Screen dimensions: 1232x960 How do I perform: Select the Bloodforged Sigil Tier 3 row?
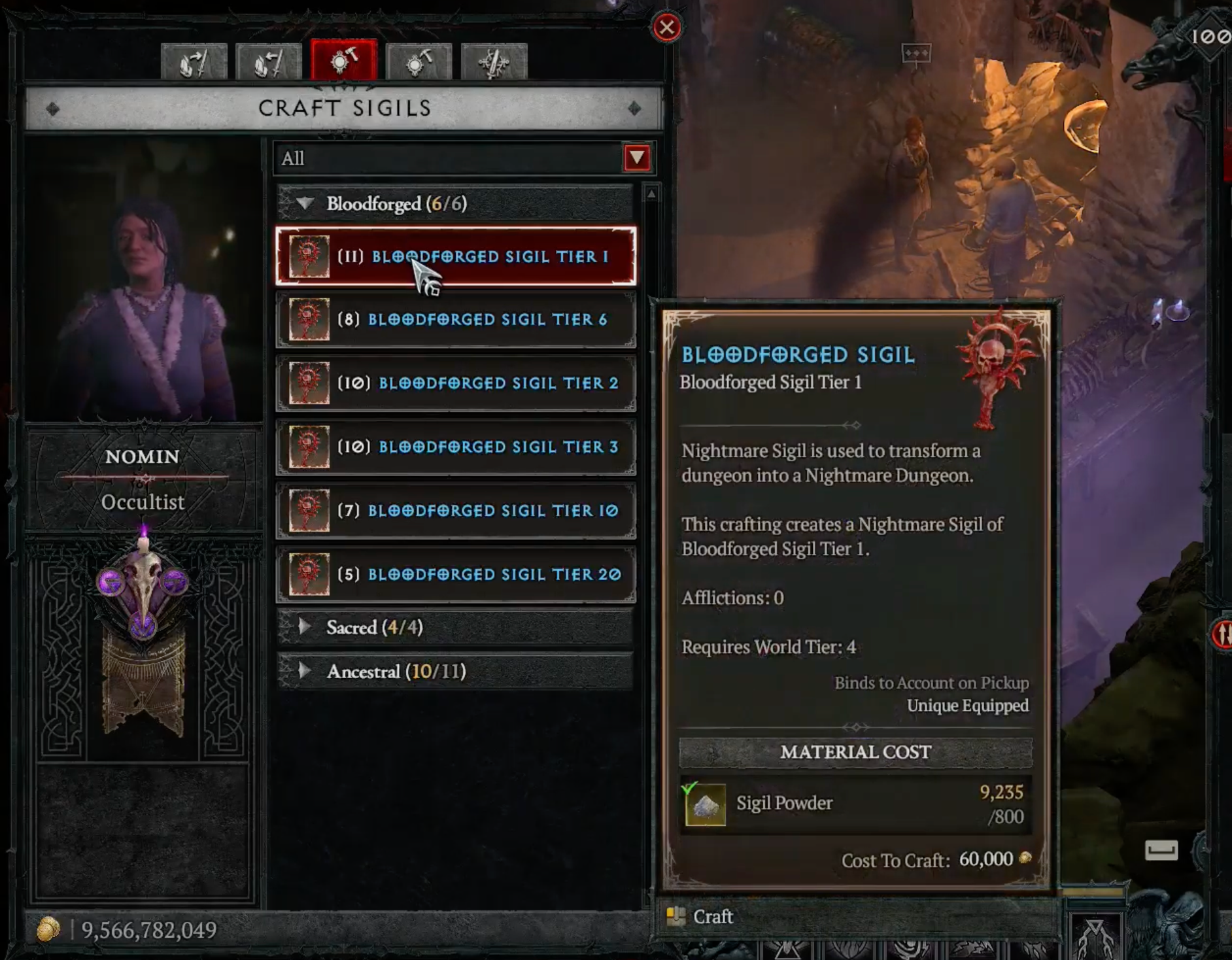pos(456,447)
